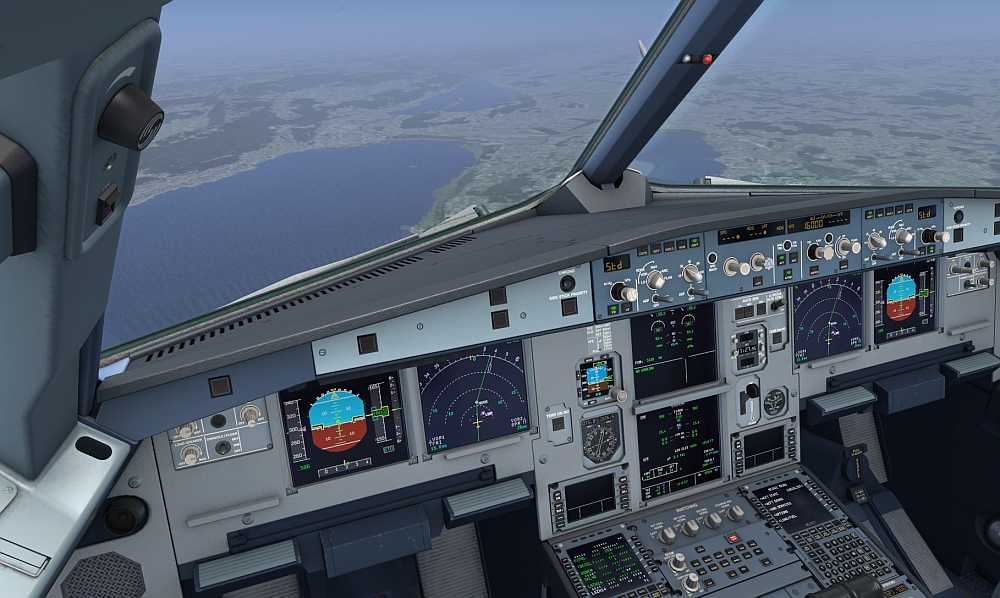Open the standby attitude indicator

(597, 376)
